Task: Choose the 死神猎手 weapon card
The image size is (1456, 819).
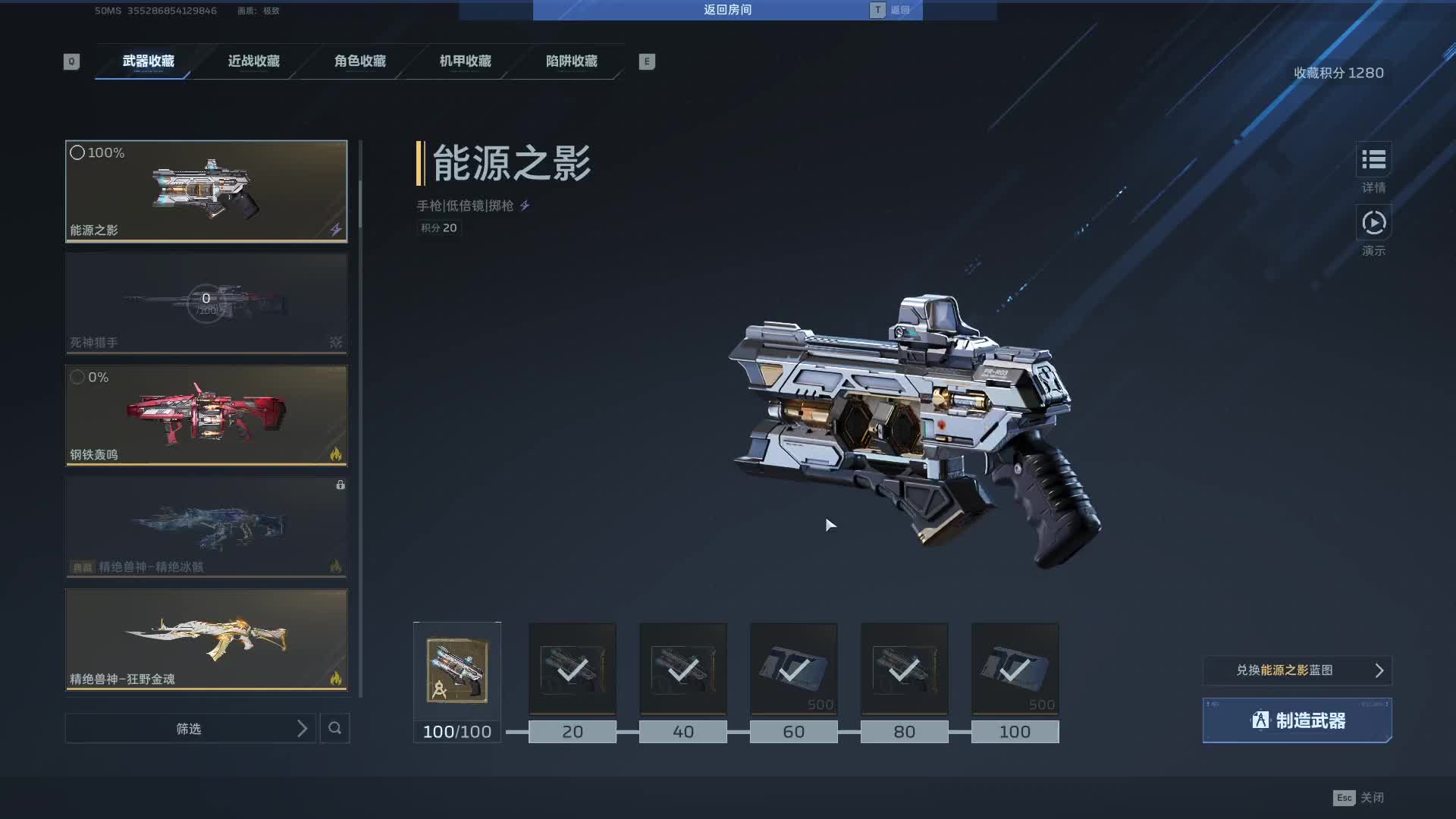Action: tap(206, 303)
